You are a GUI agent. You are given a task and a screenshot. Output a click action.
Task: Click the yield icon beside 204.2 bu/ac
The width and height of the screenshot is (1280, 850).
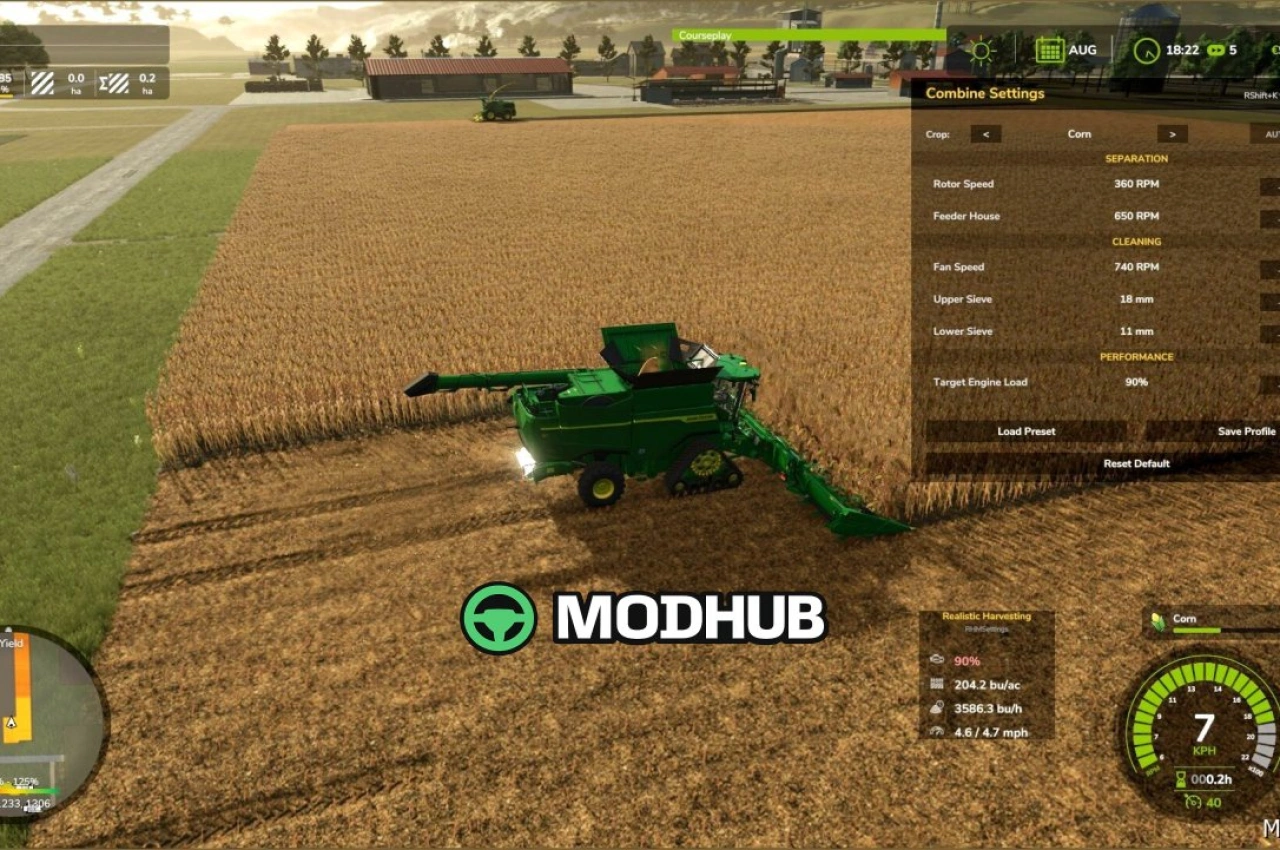tap(936, 685)
